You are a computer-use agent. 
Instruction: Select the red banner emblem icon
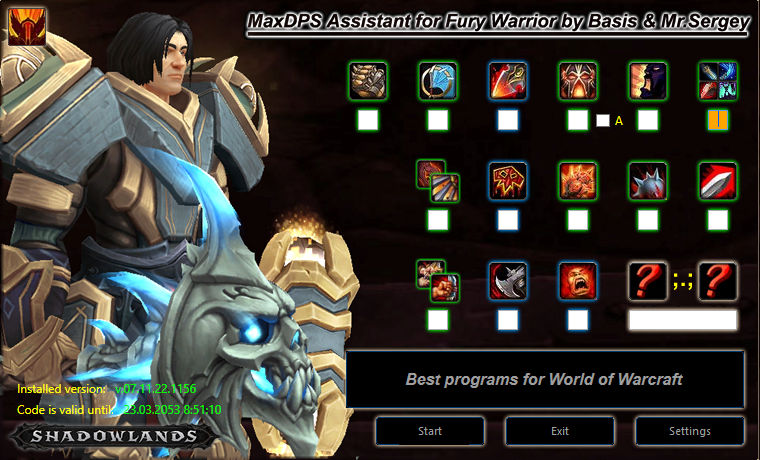click(508, 181)
